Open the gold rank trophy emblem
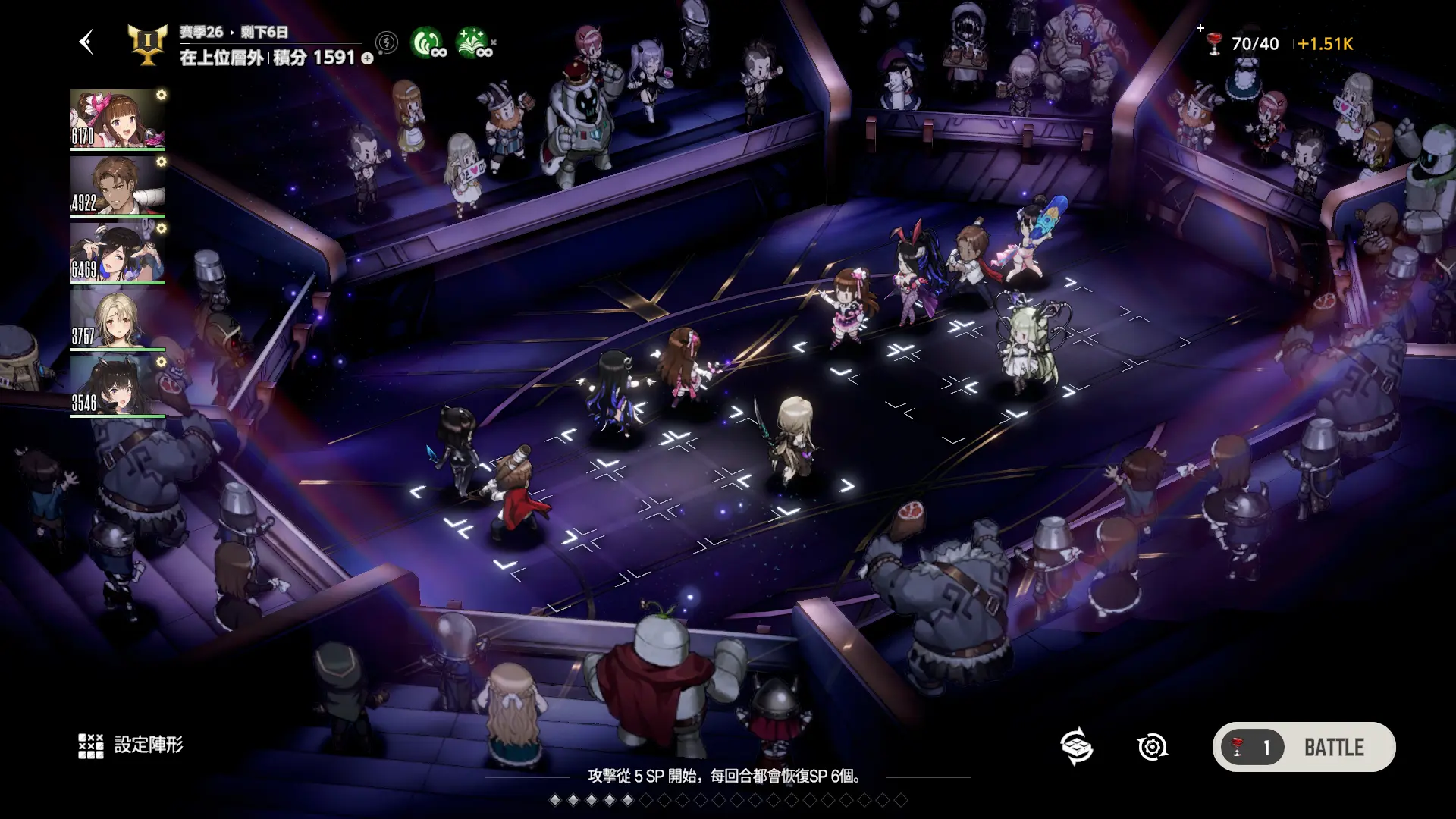 (147, 45)
